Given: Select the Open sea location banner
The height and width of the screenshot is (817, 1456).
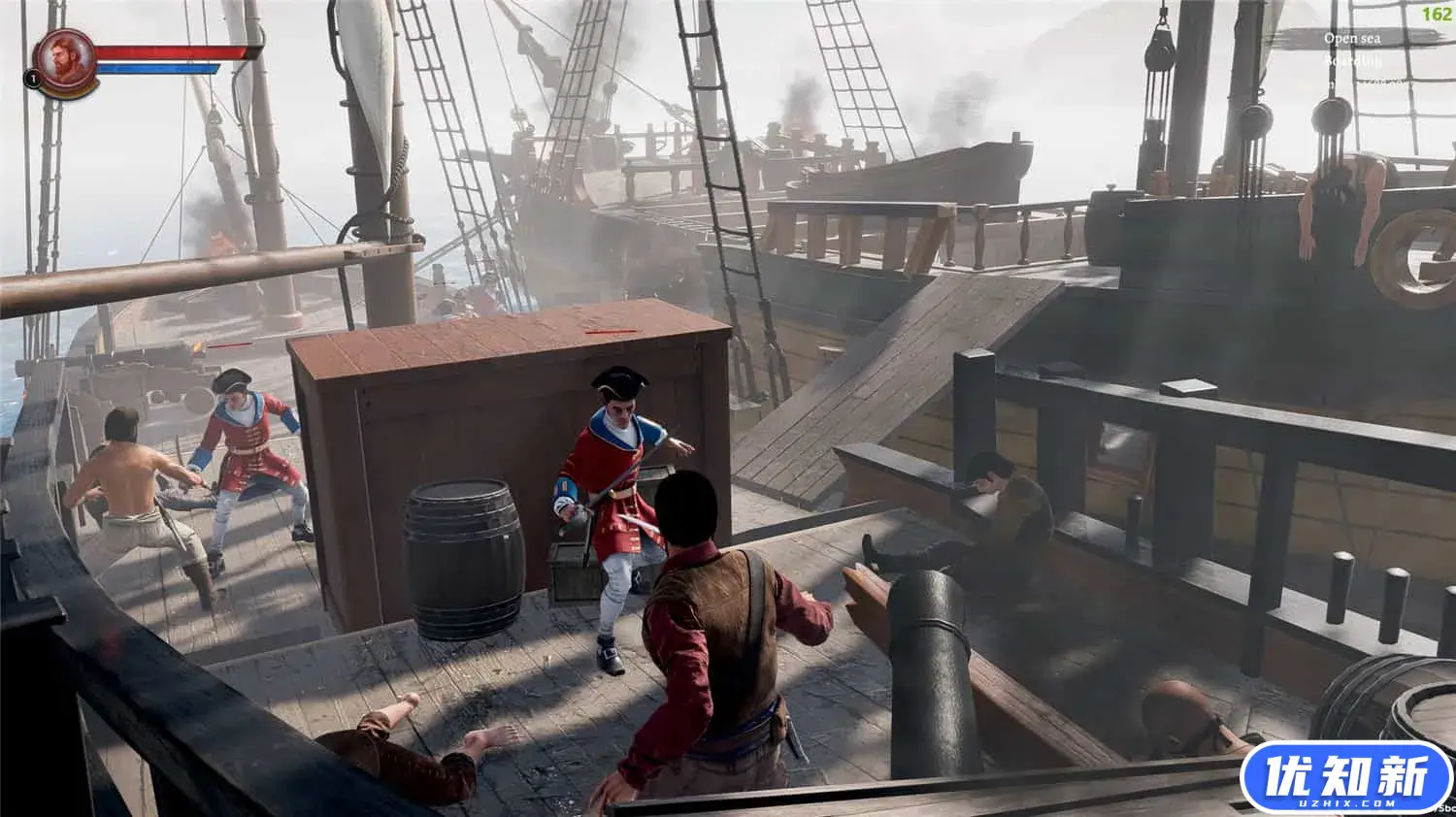Looking at the screenshot, I should click(x=1352, y=39).
